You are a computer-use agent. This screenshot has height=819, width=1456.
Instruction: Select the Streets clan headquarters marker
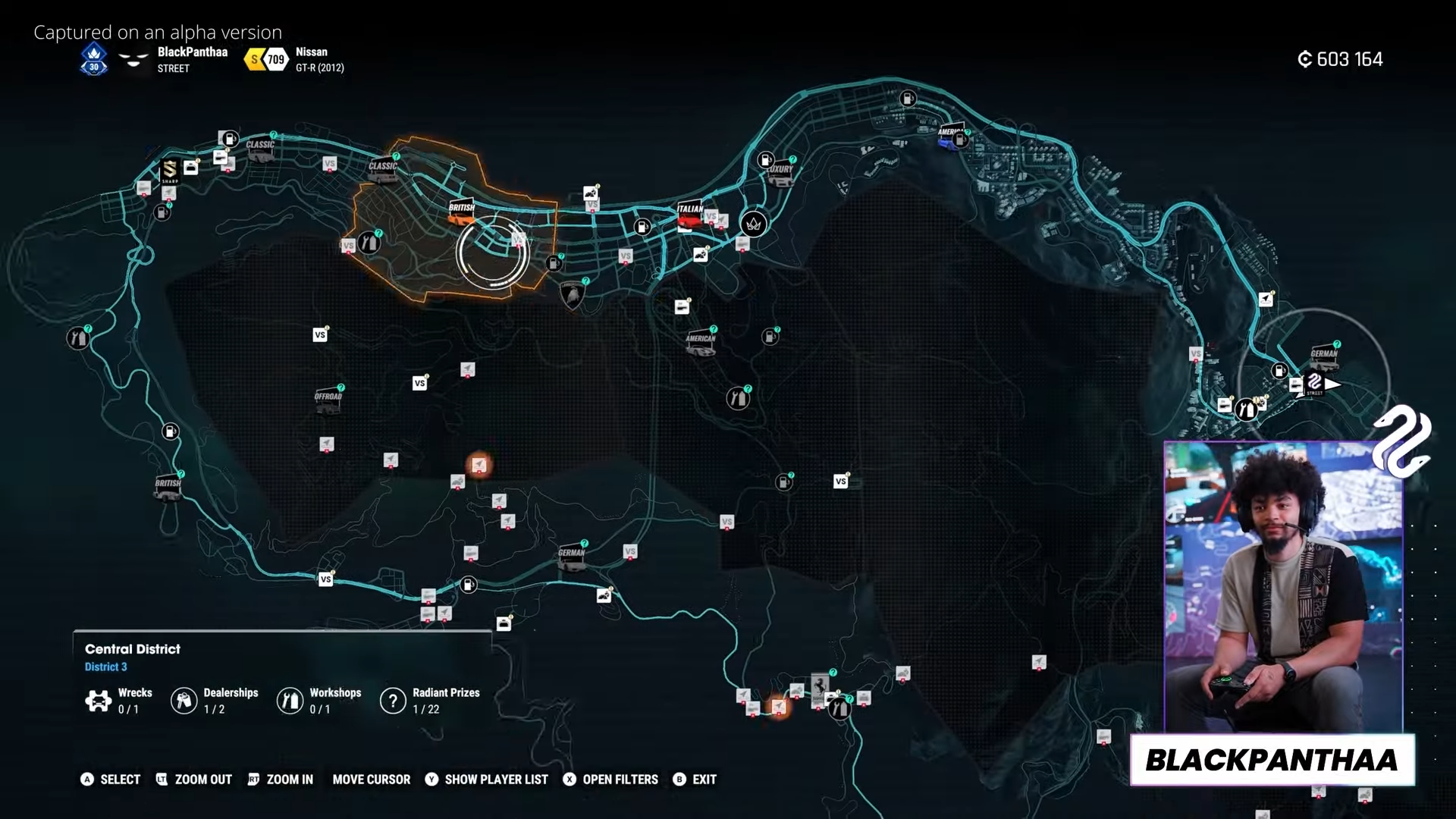tap(1315, 383)
